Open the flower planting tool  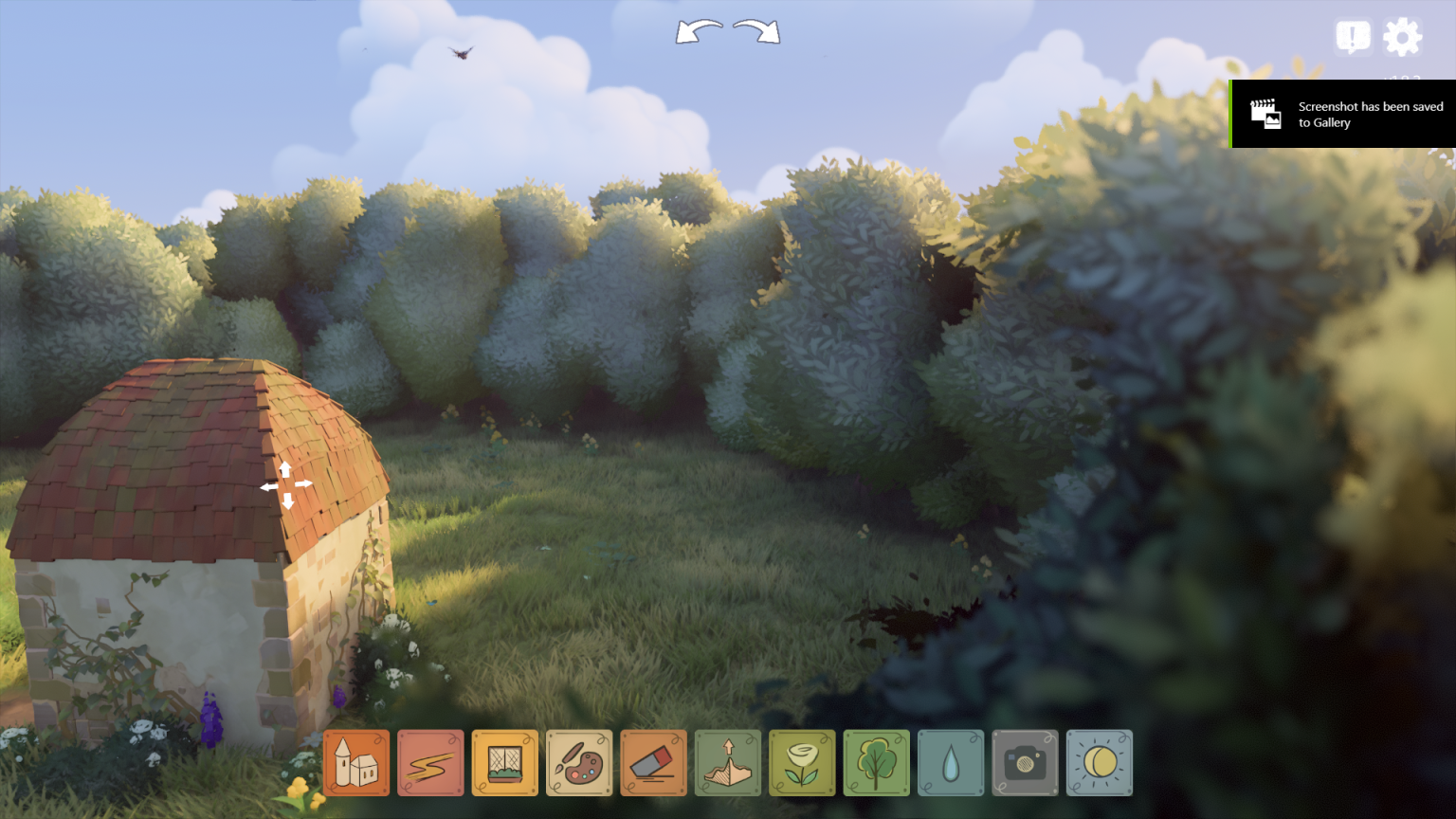tap(801, 763)
